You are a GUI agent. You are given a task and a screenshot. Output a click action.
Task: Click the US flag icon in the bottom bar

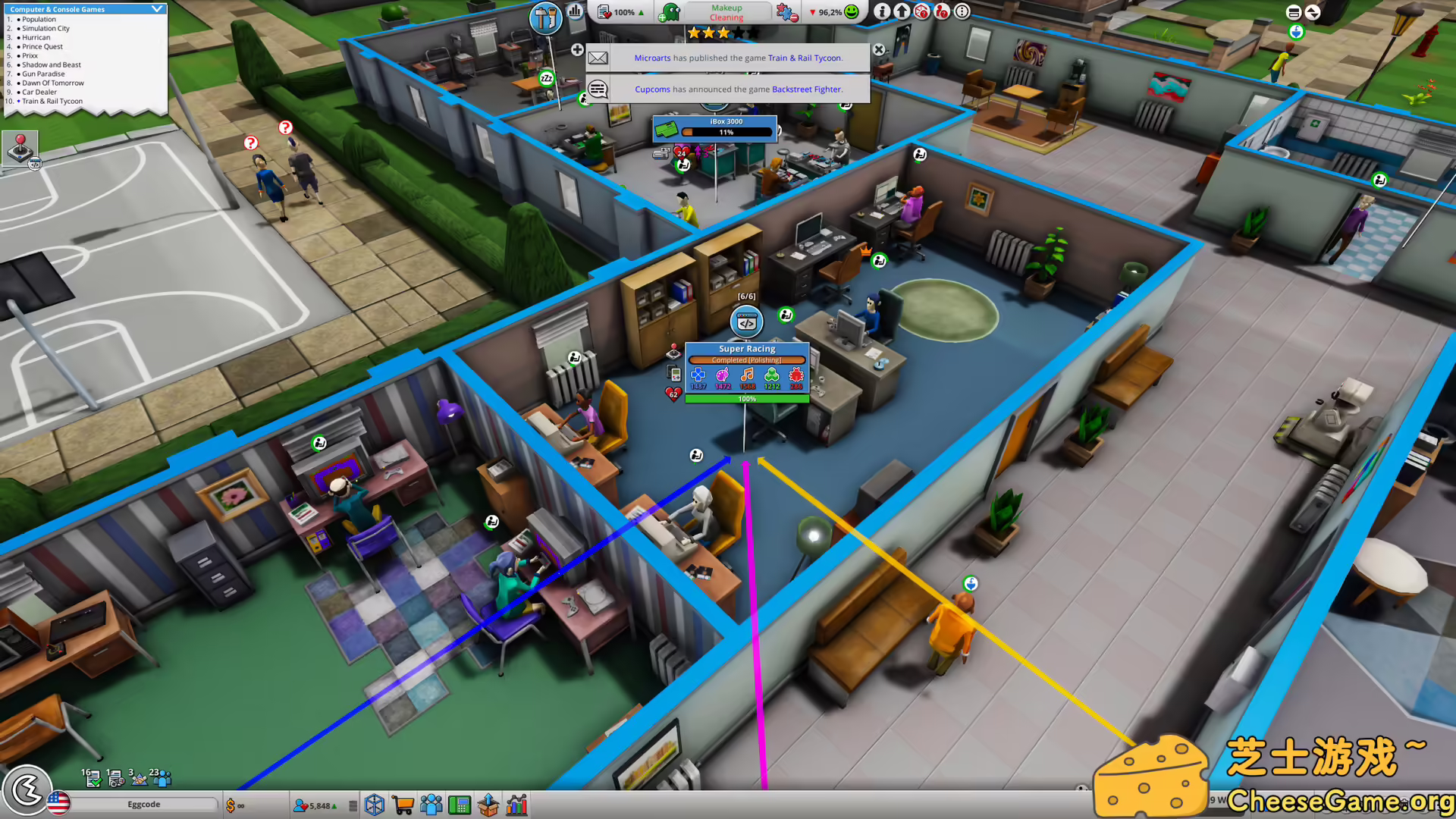[x=58, y=805]
